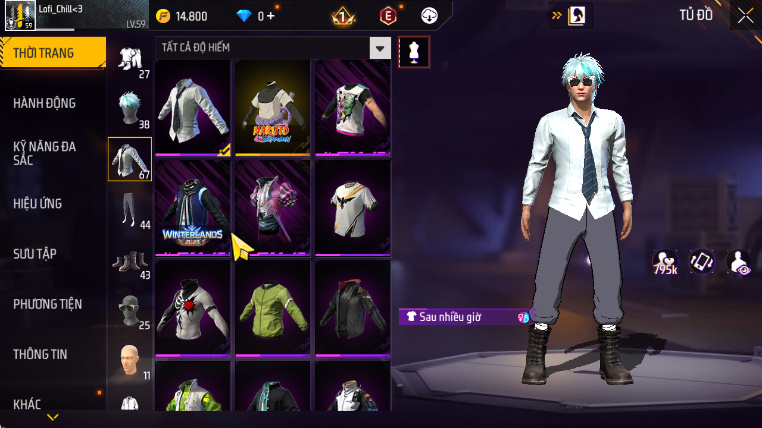Click the mannequin preview icon
762x428 pixels.
414,53
